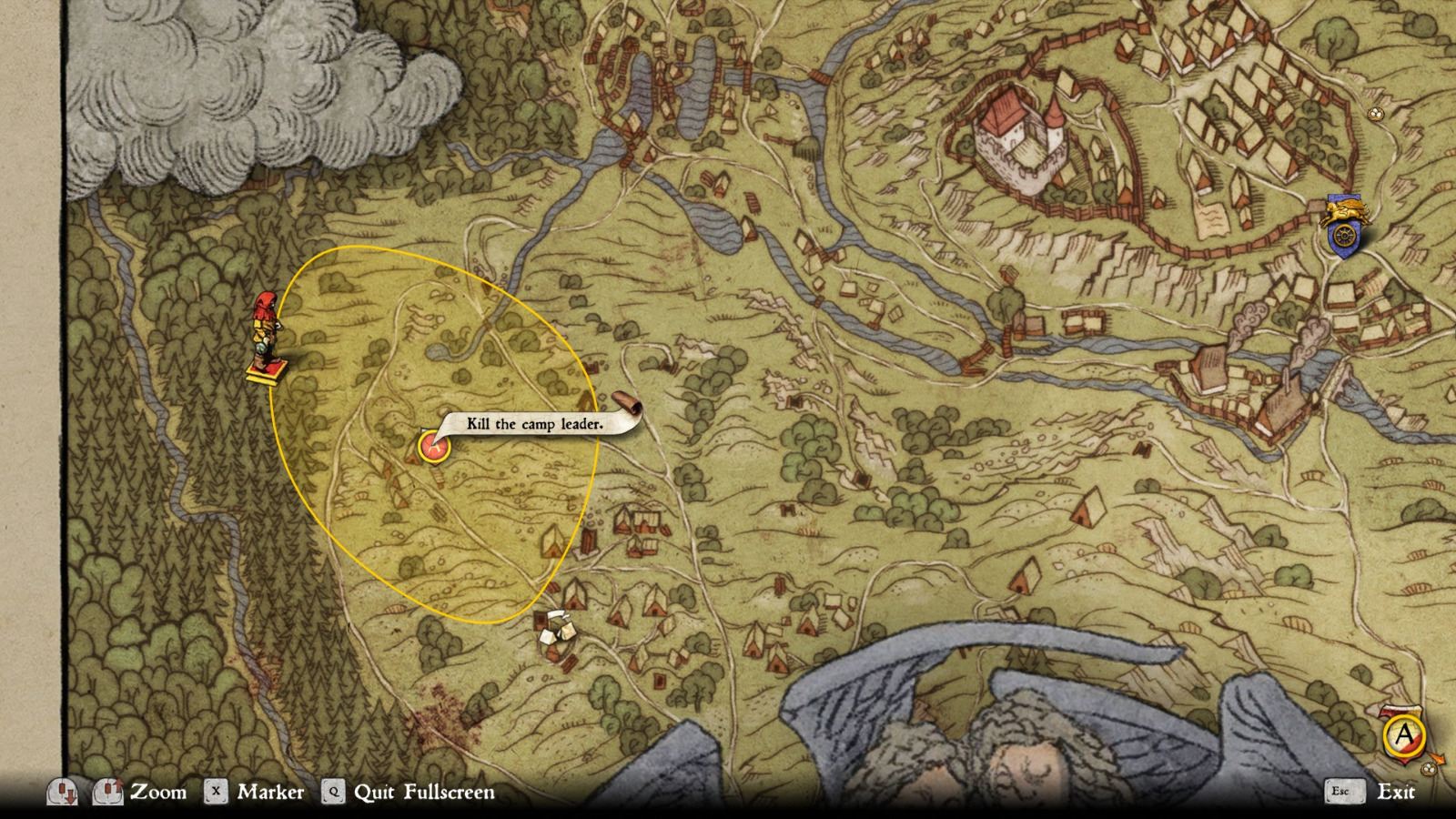Click the nest icon below the A marker

1428,768
